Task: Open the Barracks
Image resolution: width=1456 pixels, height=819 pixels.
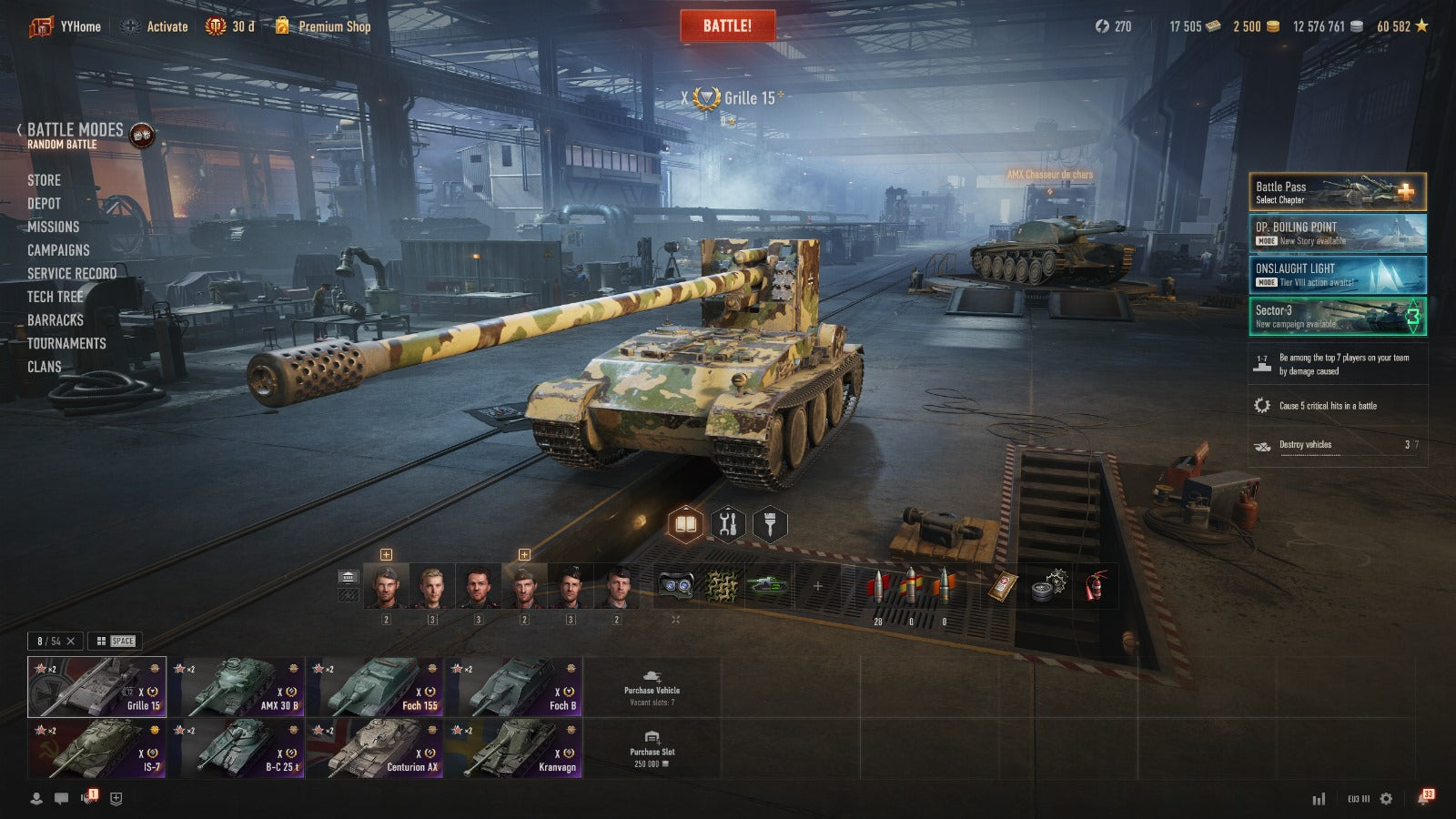Action: click(x=55, y=320)
